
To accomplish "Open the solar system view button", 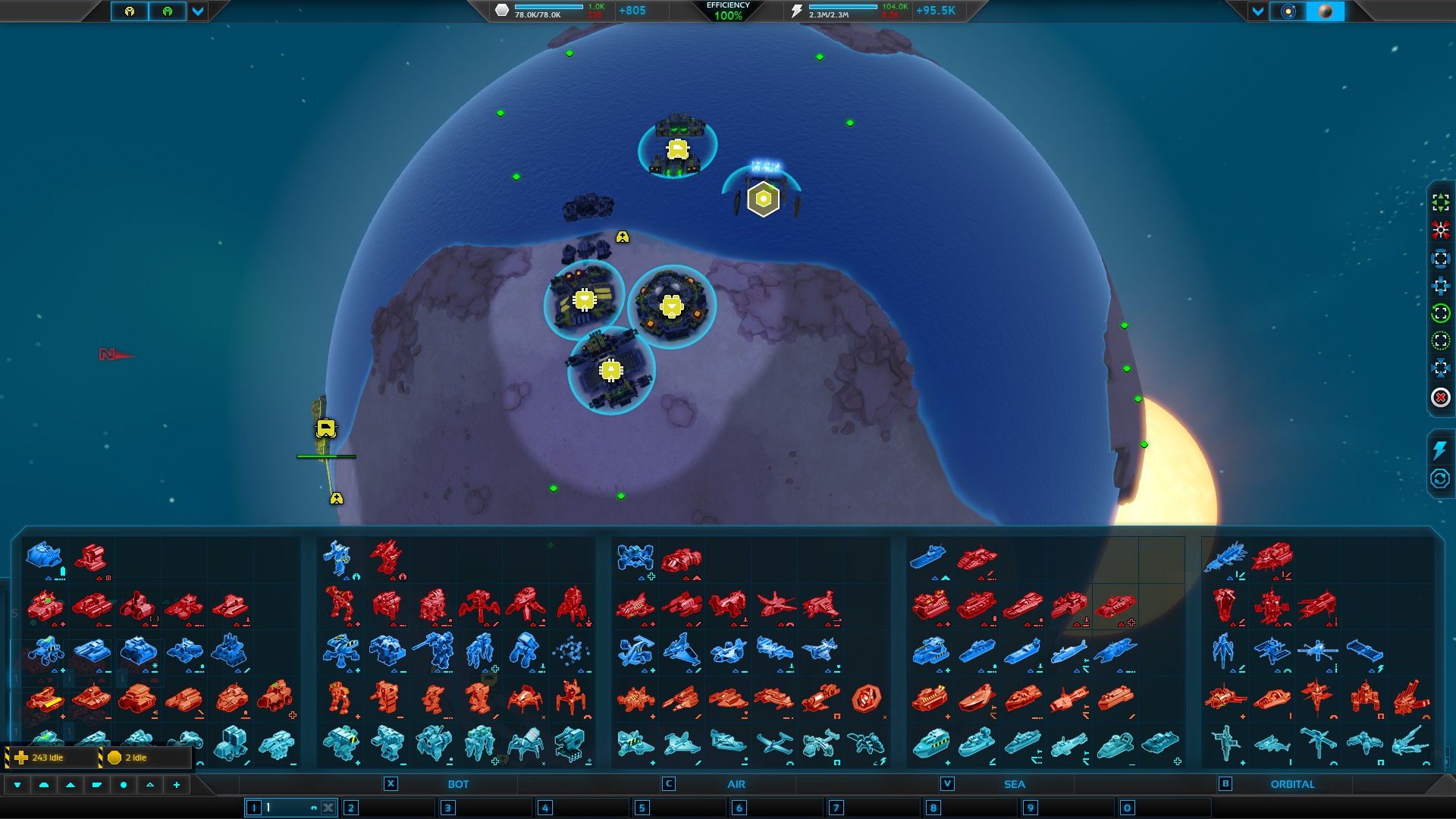I will pos(1288,11).
